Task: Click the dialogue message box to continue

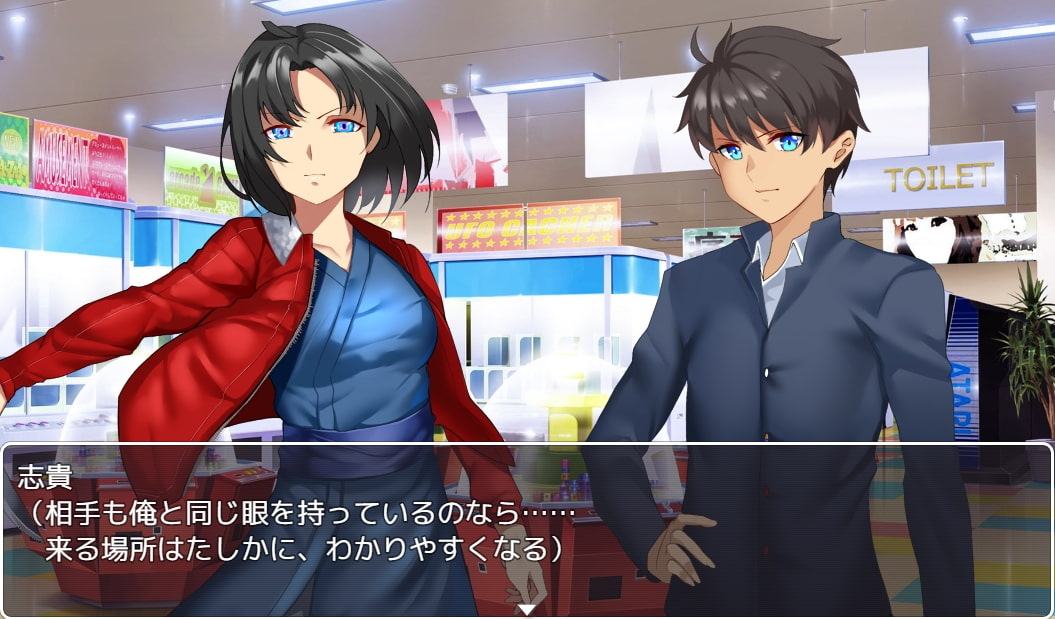Action: [x=527, y=528]
